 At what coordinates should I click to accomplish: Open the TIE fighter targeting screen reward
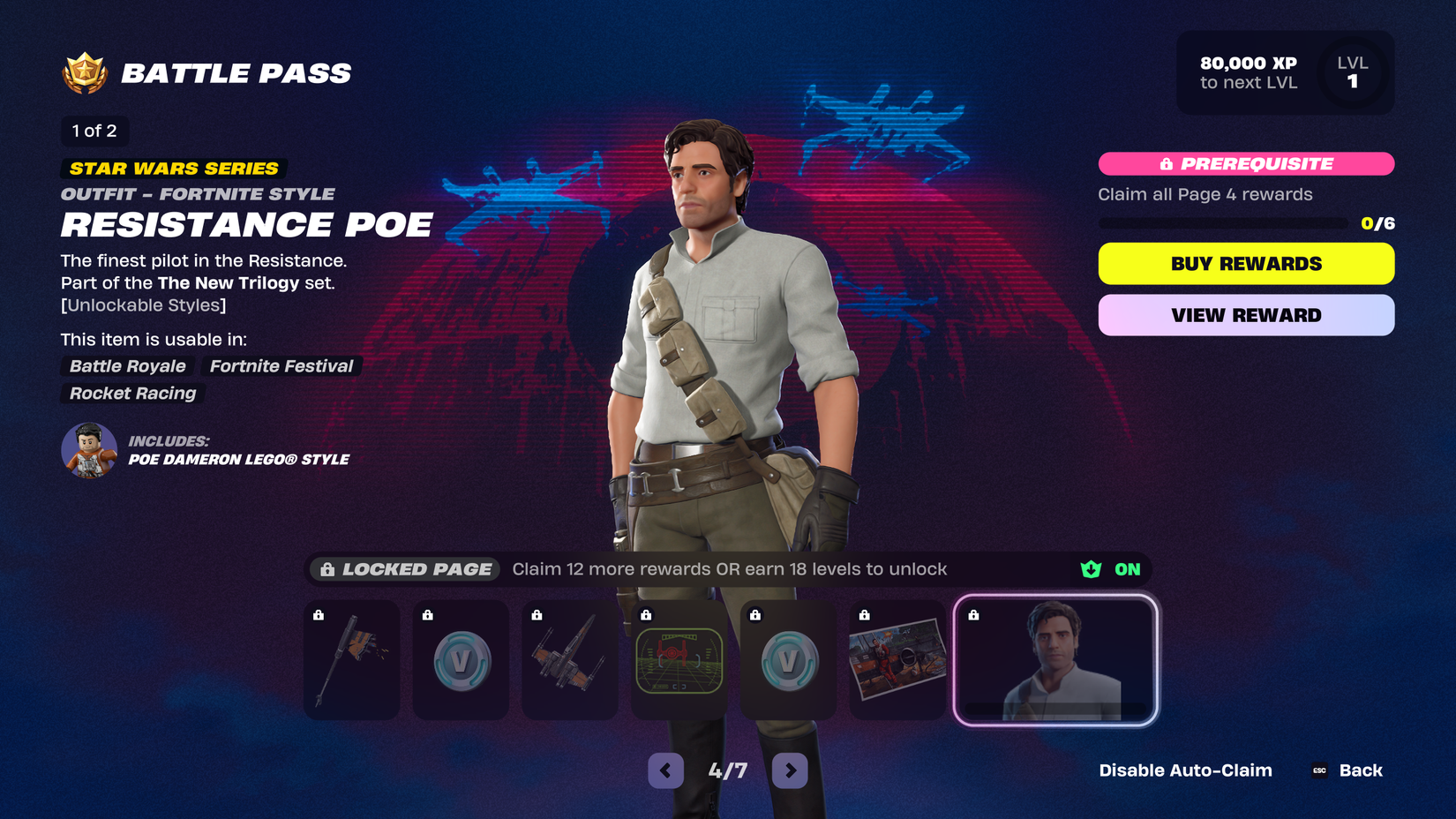(679, 659)
